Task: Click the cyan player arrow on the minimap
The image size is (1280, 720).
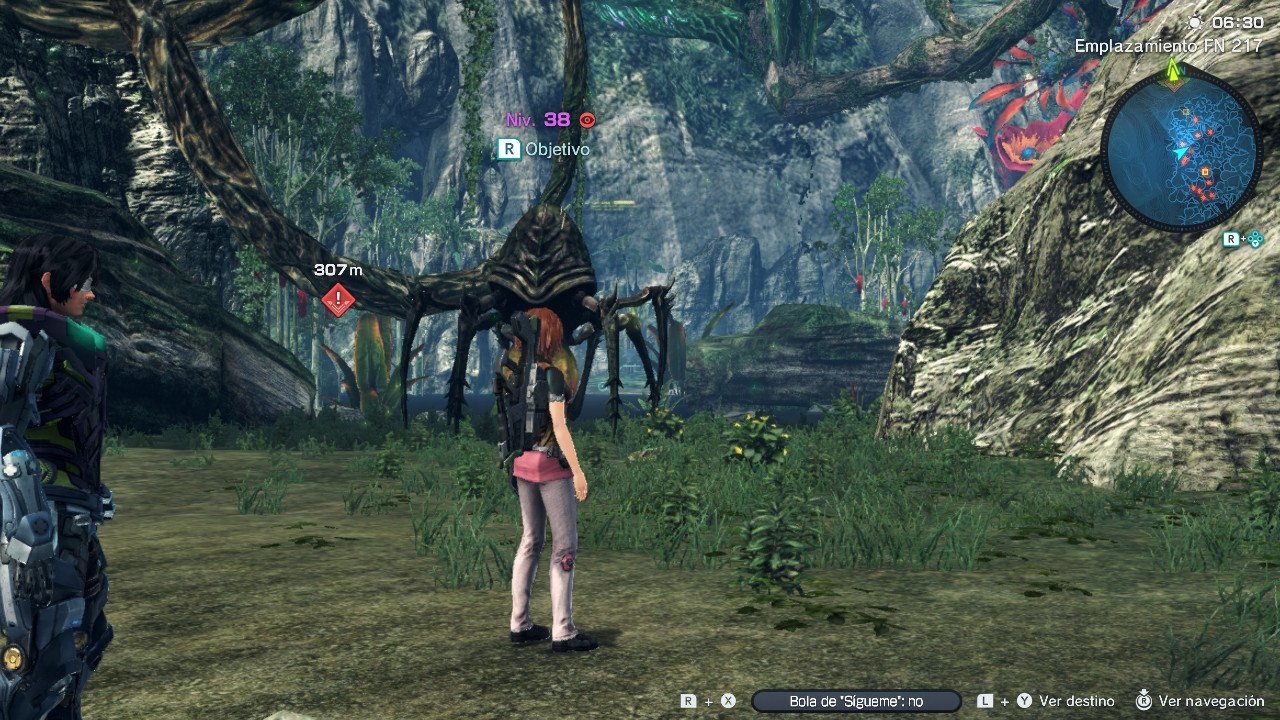Action: click(1181, 150)
